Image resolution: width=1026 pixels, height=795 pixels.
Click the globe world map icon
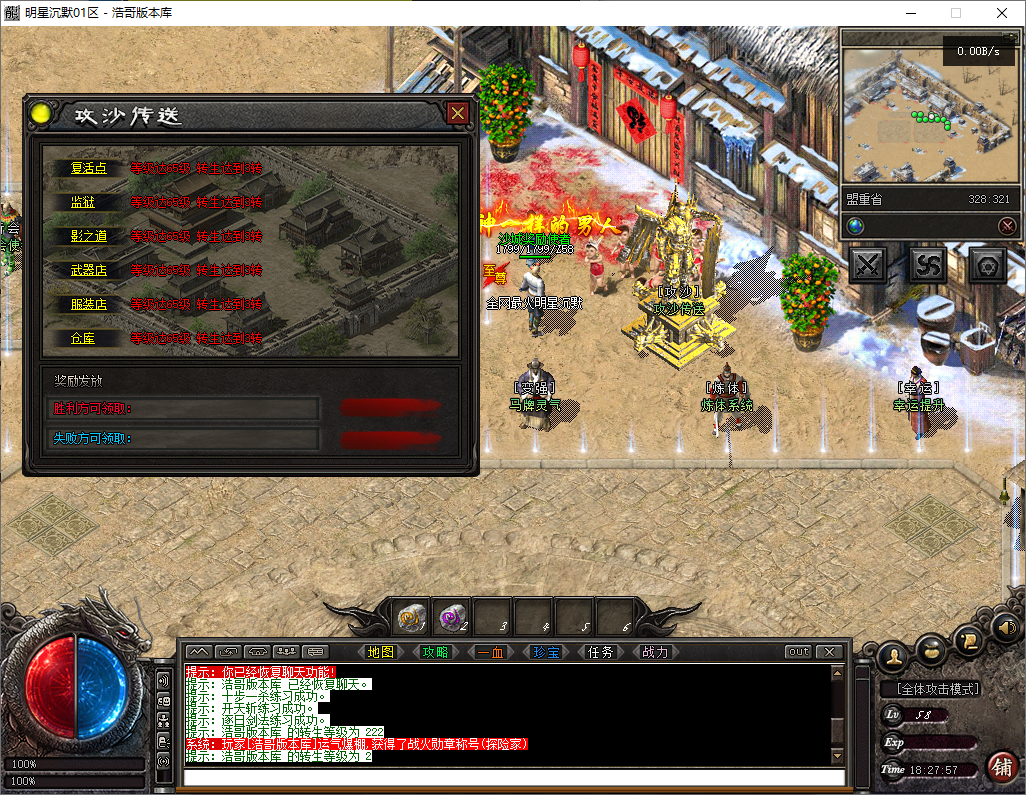[x=855, y=226]
